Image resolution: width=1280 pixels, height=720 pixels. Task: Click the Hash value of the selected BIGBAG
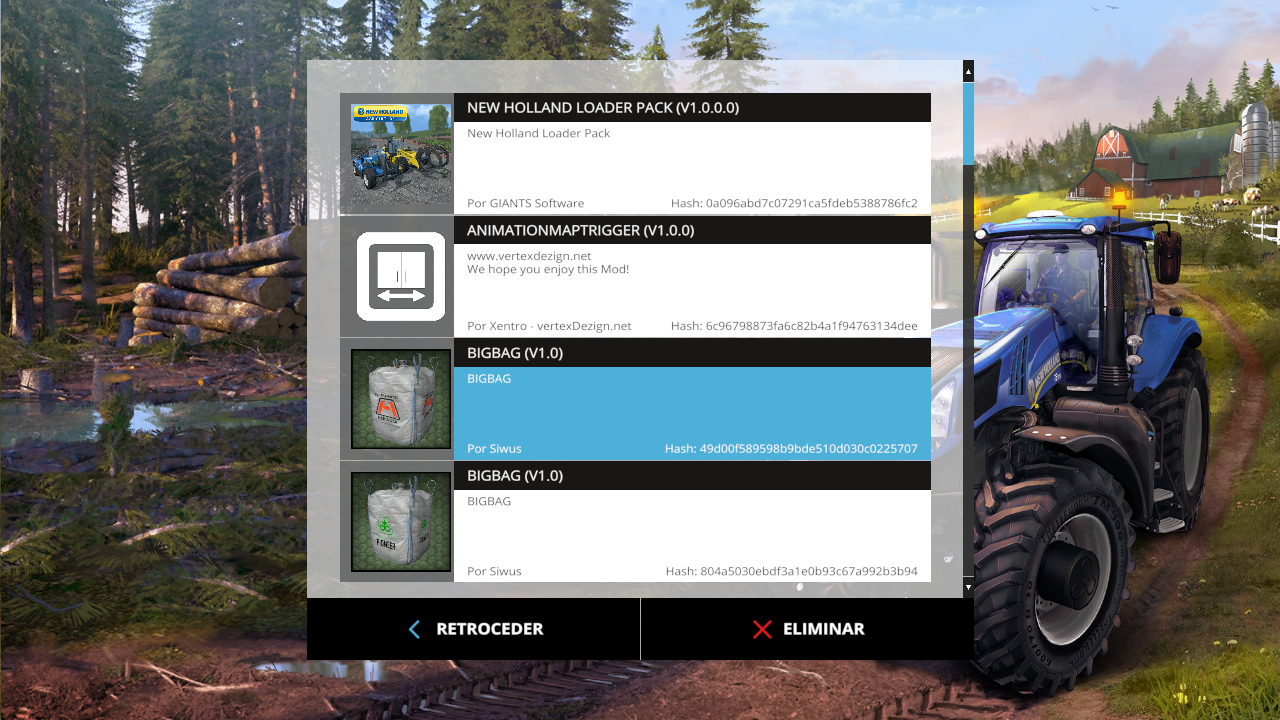point(791,448)
